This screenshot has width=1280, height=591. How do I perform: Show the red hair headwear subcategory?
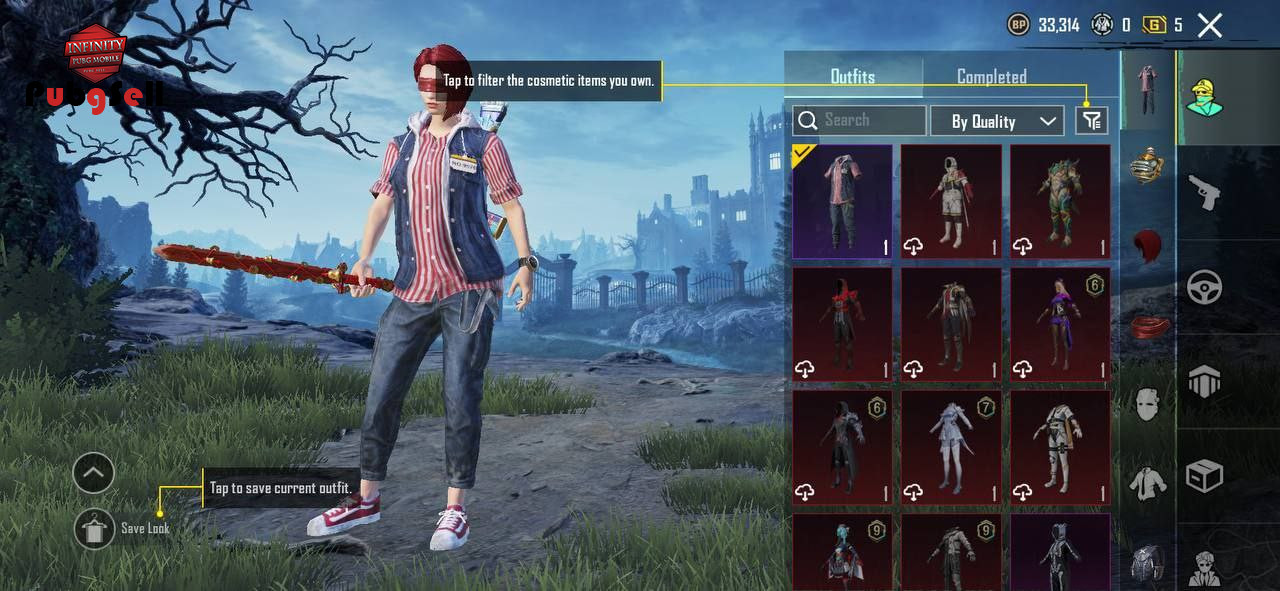click(x=1148, y=247)
